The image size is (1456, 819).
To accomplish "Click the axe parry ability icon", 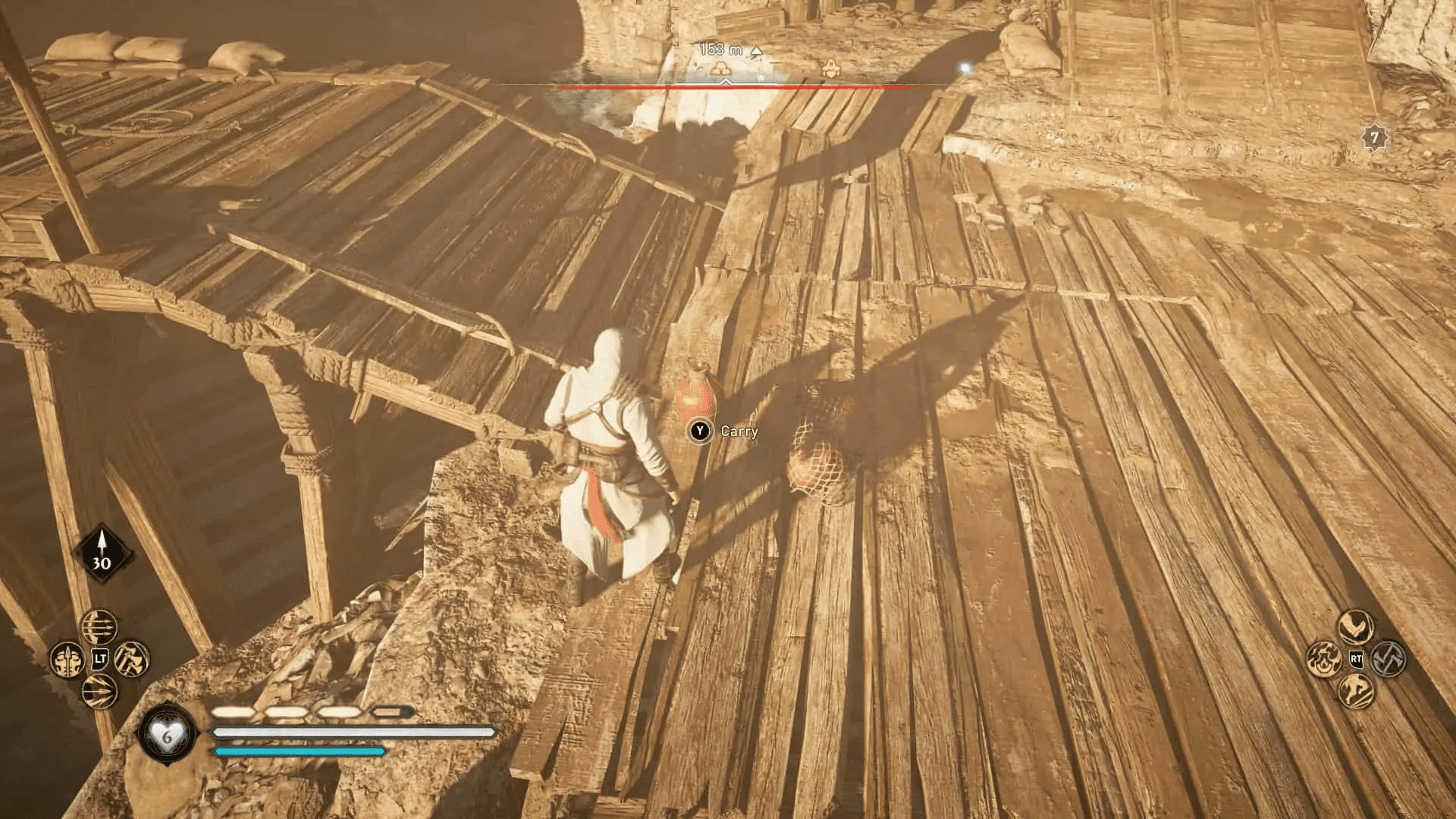I will [x=1388, y=658].
